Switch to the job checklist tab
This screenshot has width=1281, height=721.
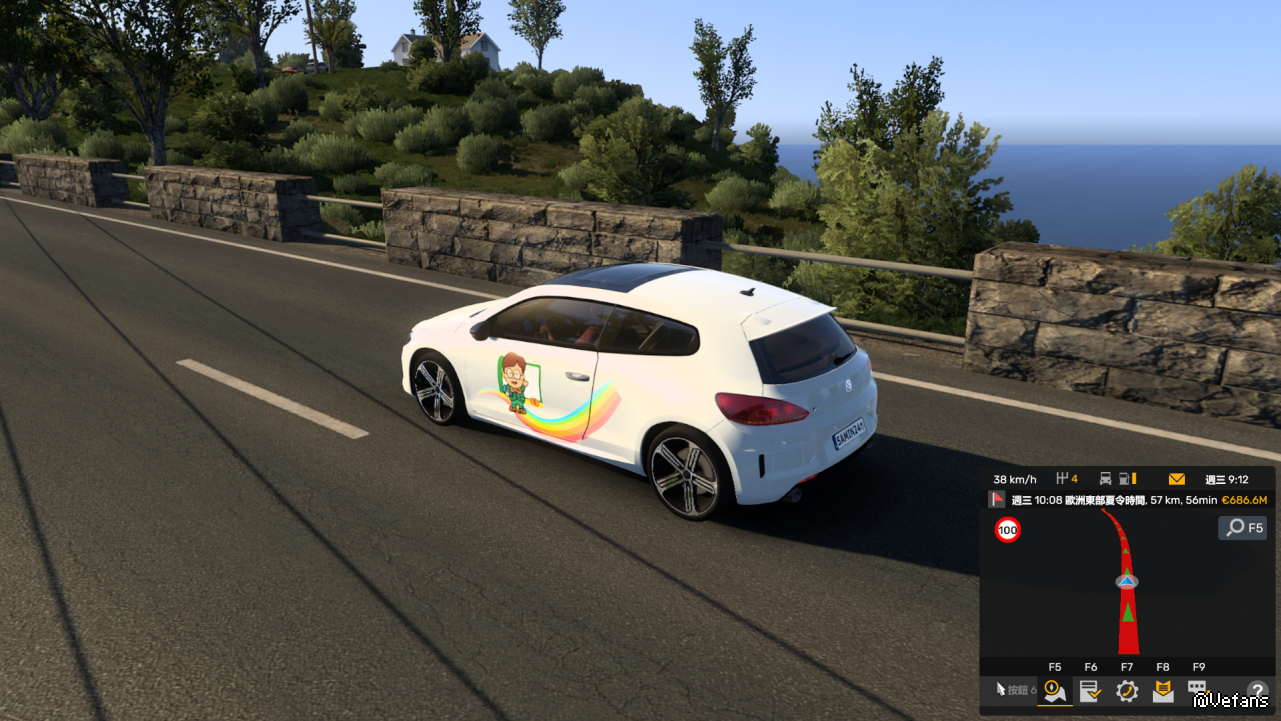point(1090,690)
